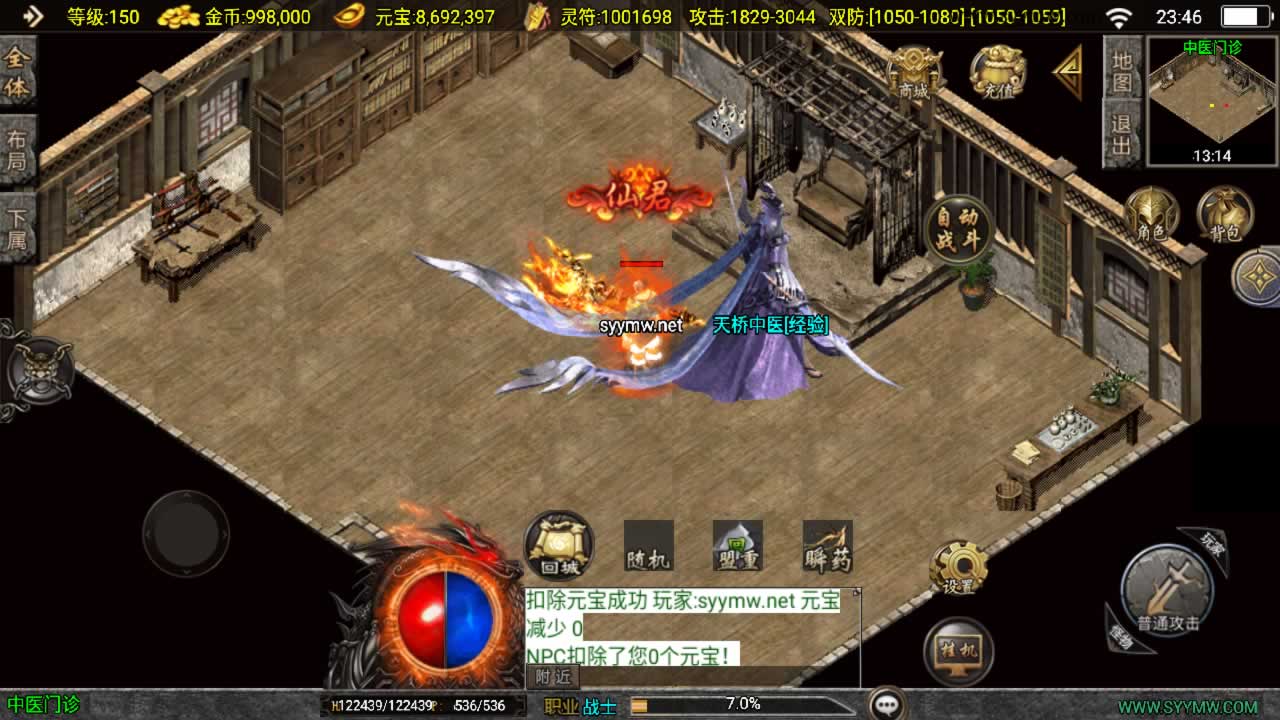
Task: Open the 商城 shop
Action: point(913,72)
